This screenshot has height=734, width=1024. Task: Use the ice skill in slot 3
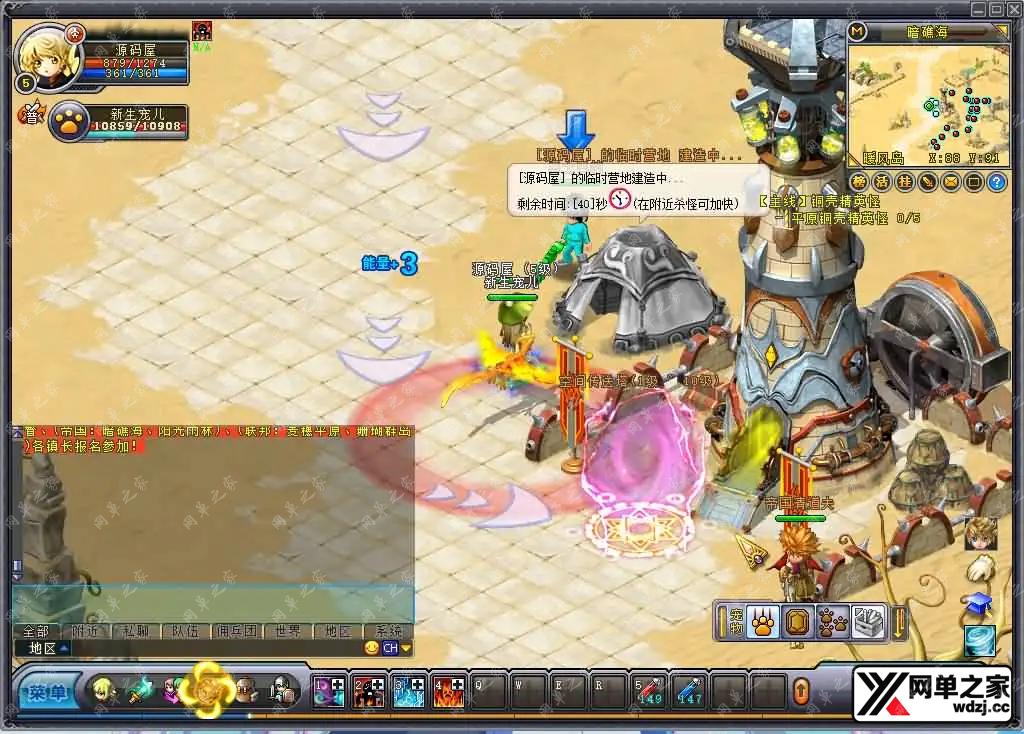tap(408, 691)
